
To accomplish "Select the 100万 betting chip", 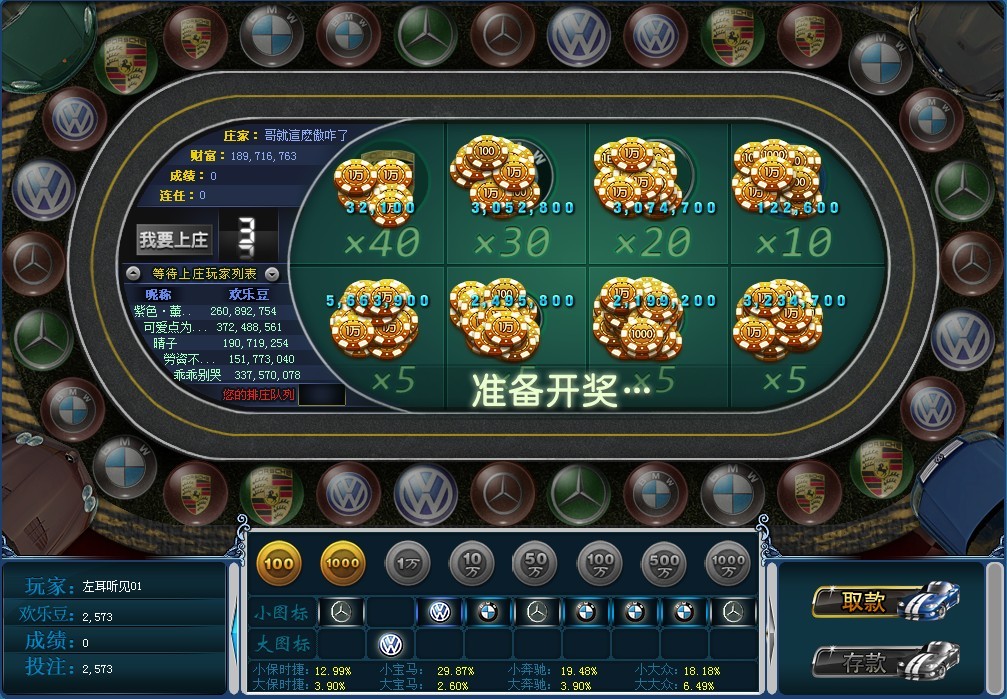I will click(599, 564).
